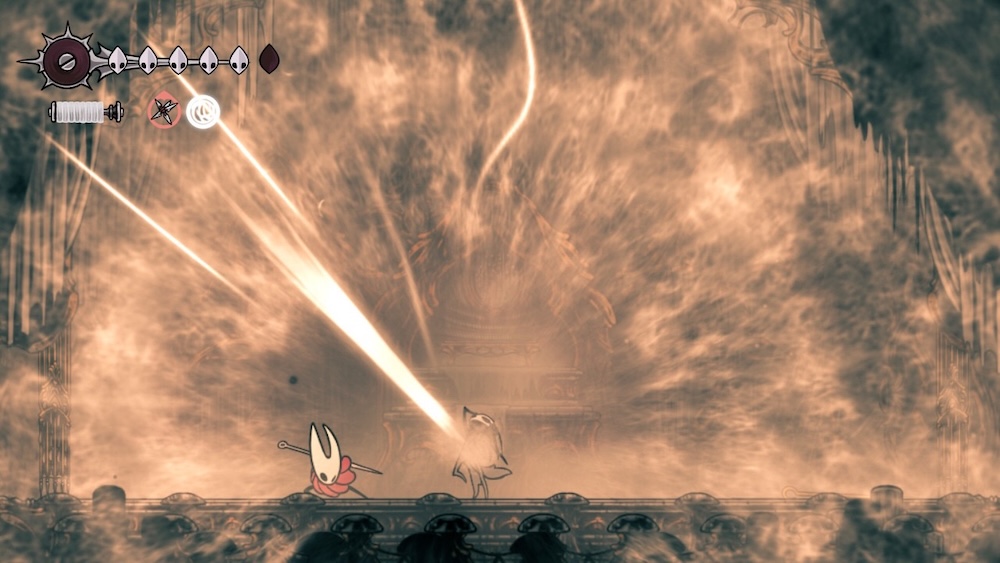Select the red spiked throwing tool icon
The width and height of the screenshot is (1000, 563).
(x=164, y=111)
